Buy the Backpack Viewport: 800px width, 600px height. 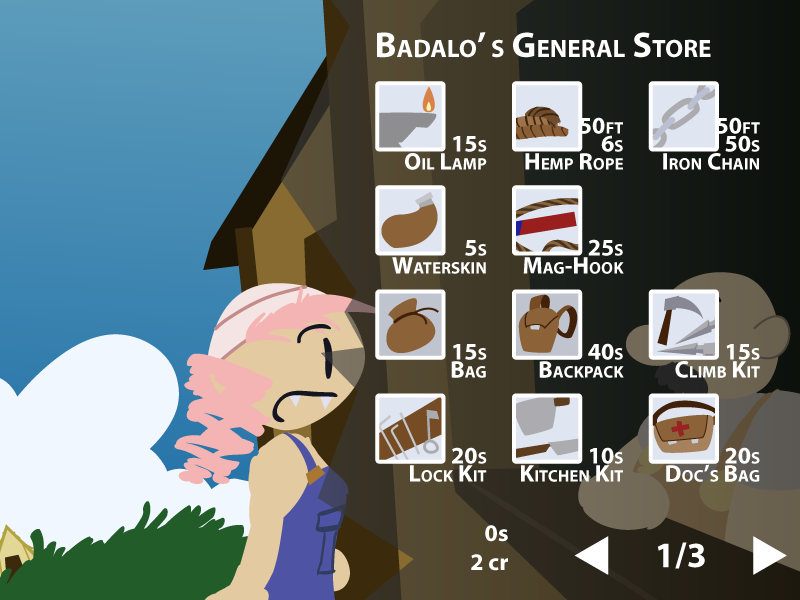tap(547, 324)
